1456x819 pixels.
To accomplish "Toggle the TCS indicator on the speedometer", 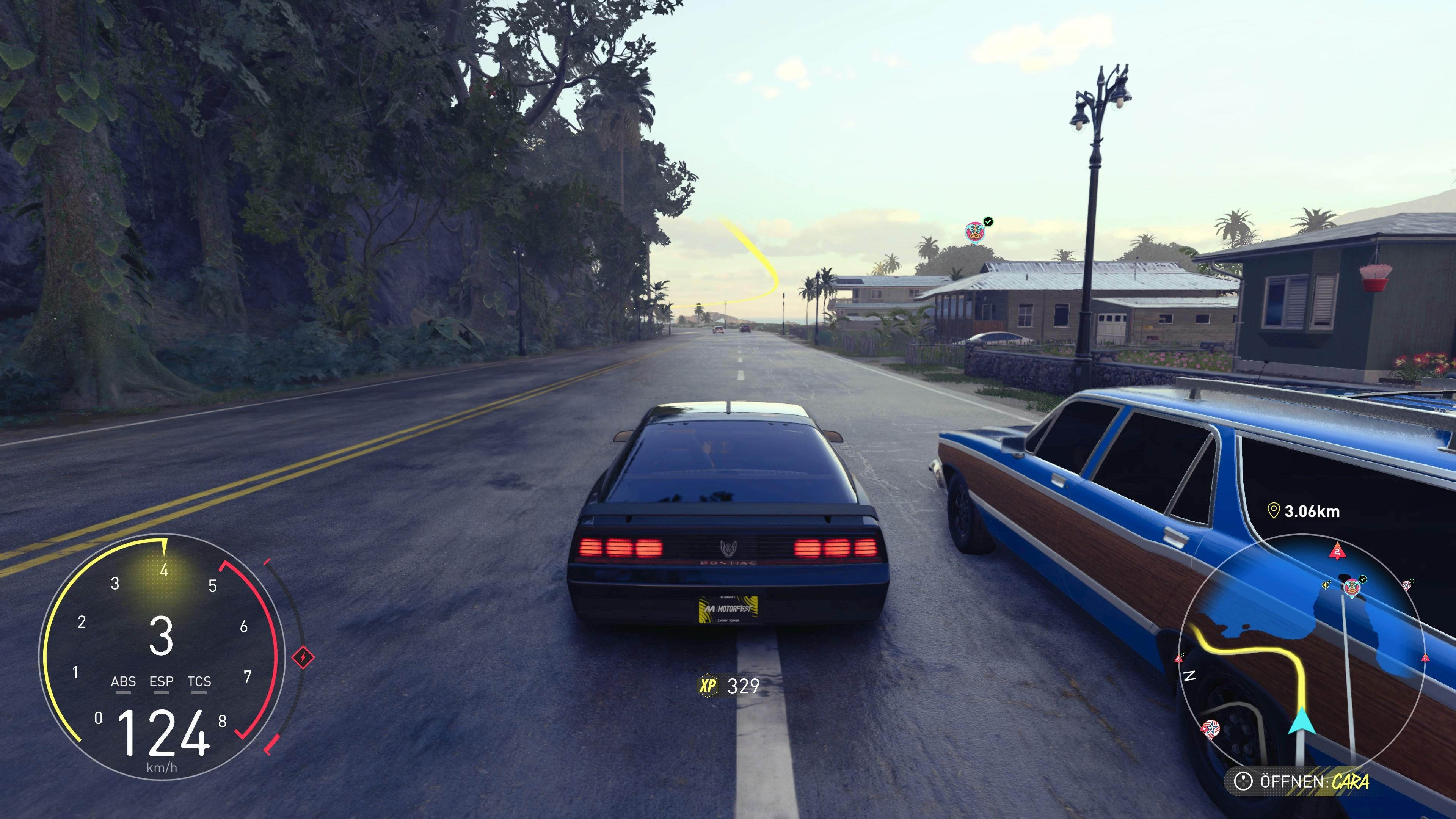I will [199, 682].
